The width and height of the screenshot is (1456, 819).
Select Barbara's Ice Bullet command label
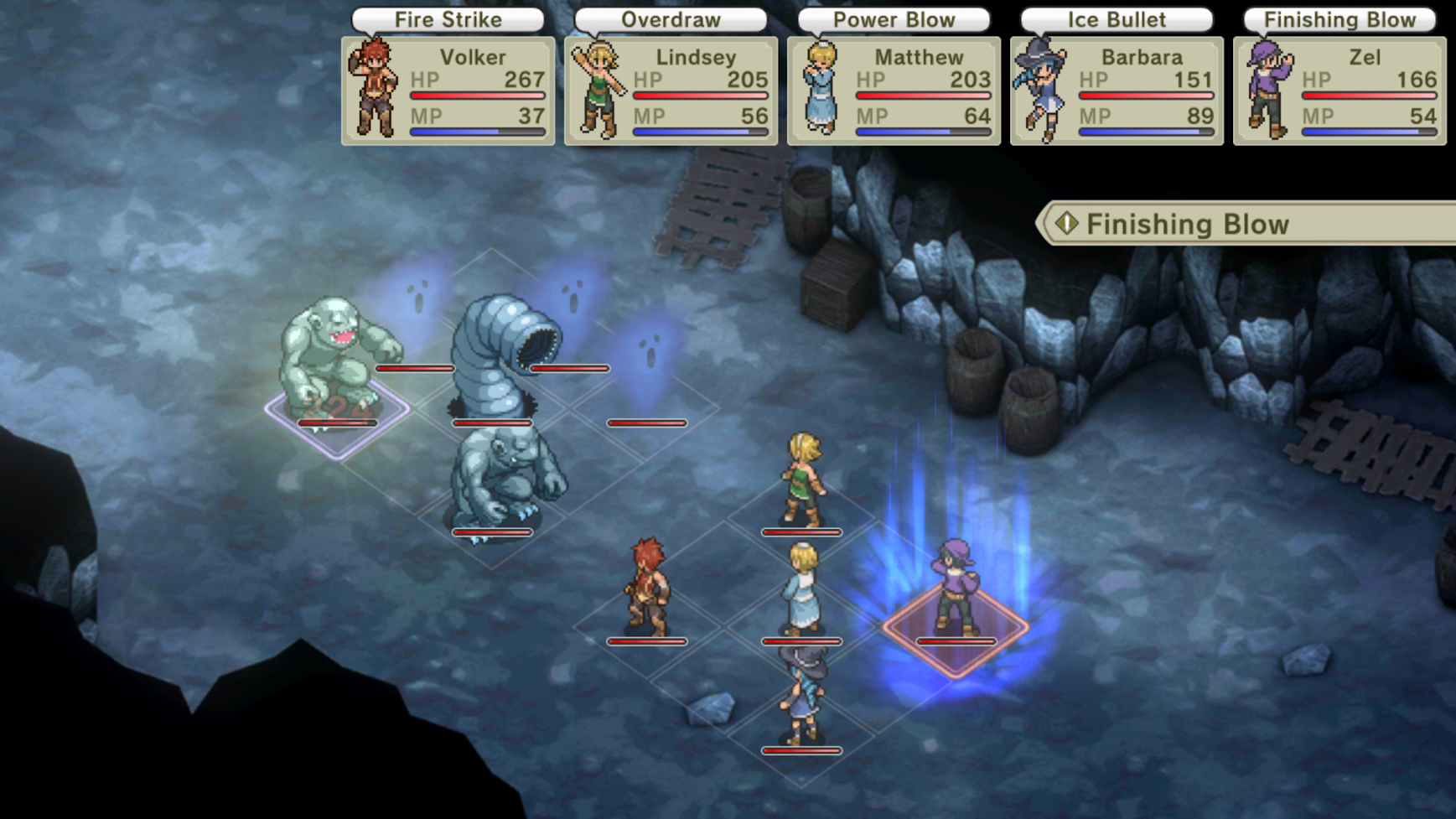(1117, 19)
